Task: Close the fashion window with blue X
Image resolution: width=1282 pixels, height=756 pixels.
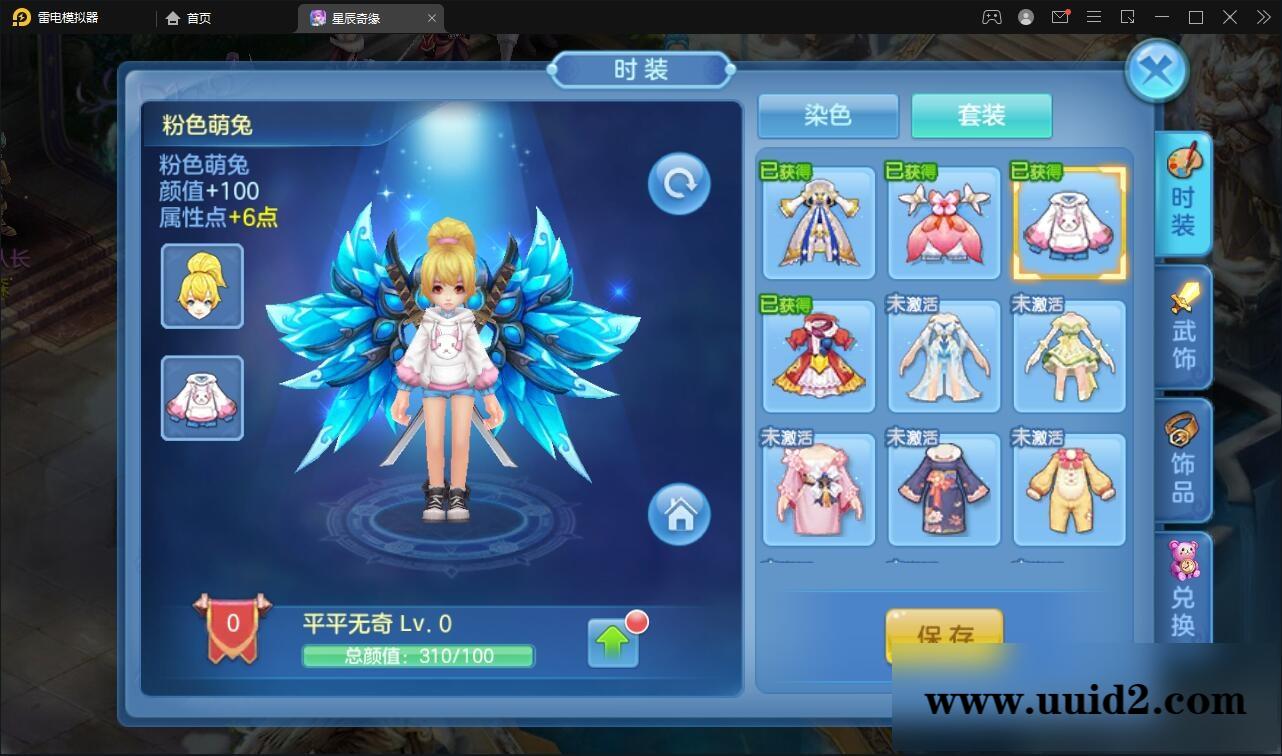Action: coord(1156,70)
